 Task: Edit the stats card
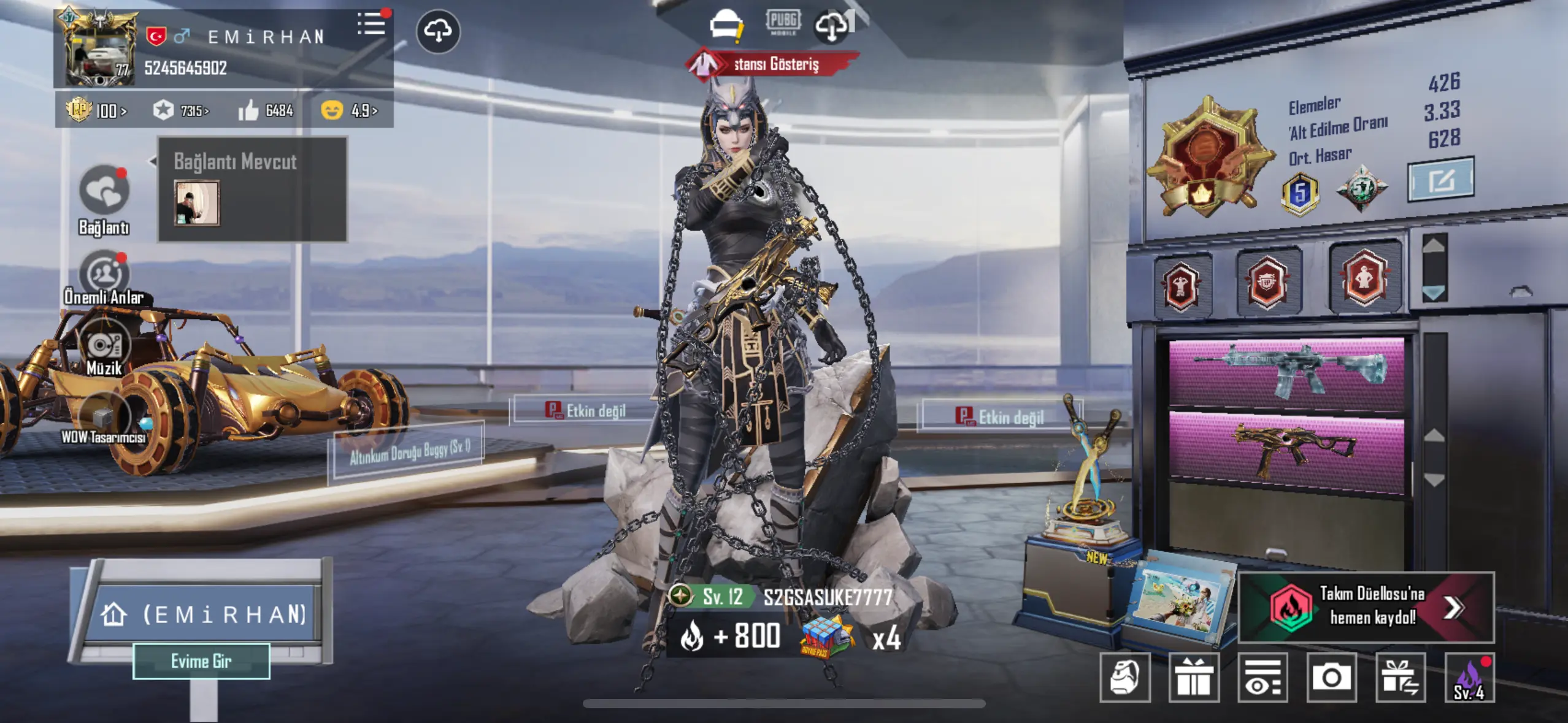coord(1440,180)
